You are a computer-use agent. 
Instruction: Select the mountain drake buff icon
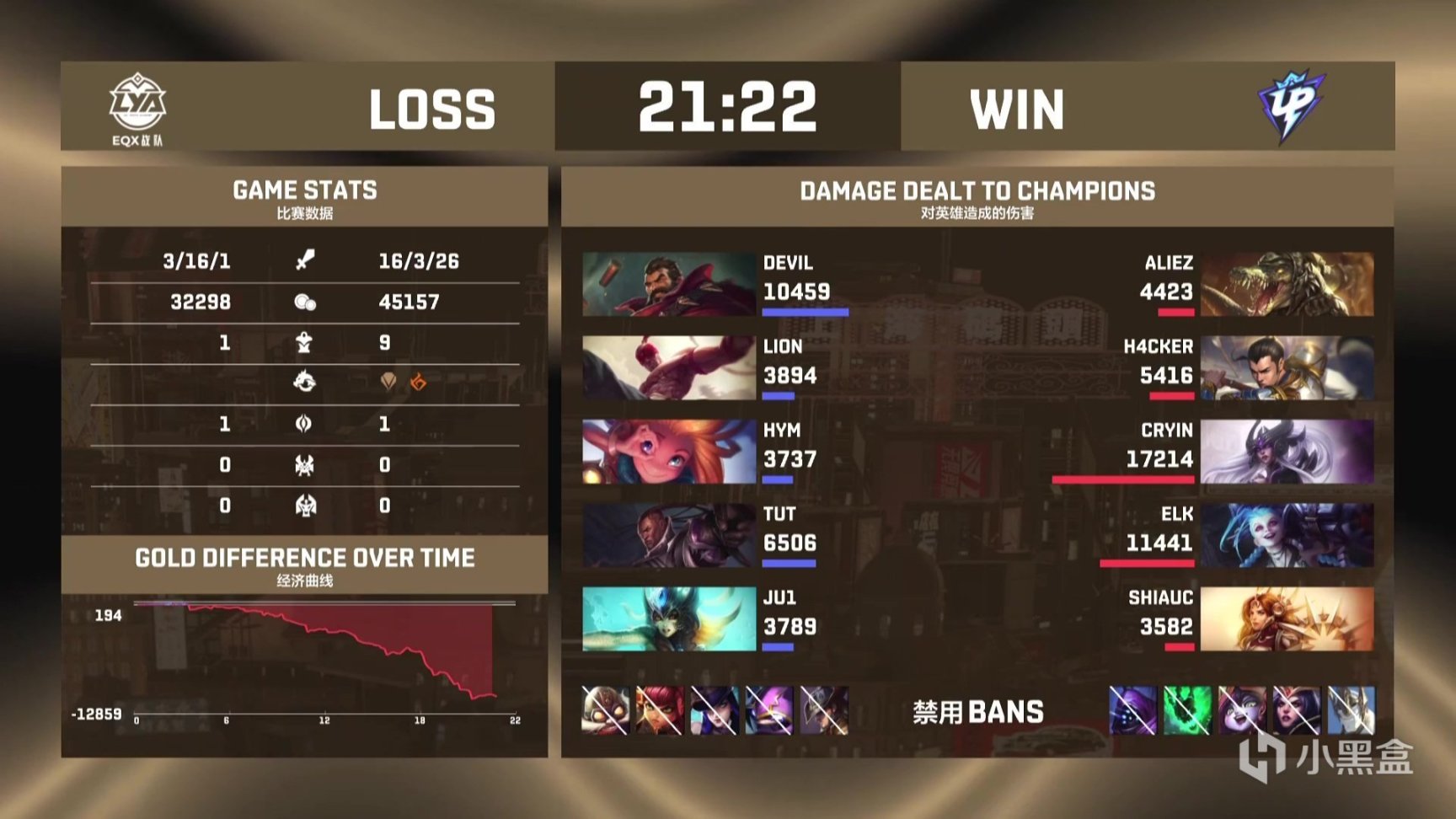click(388, 381)
